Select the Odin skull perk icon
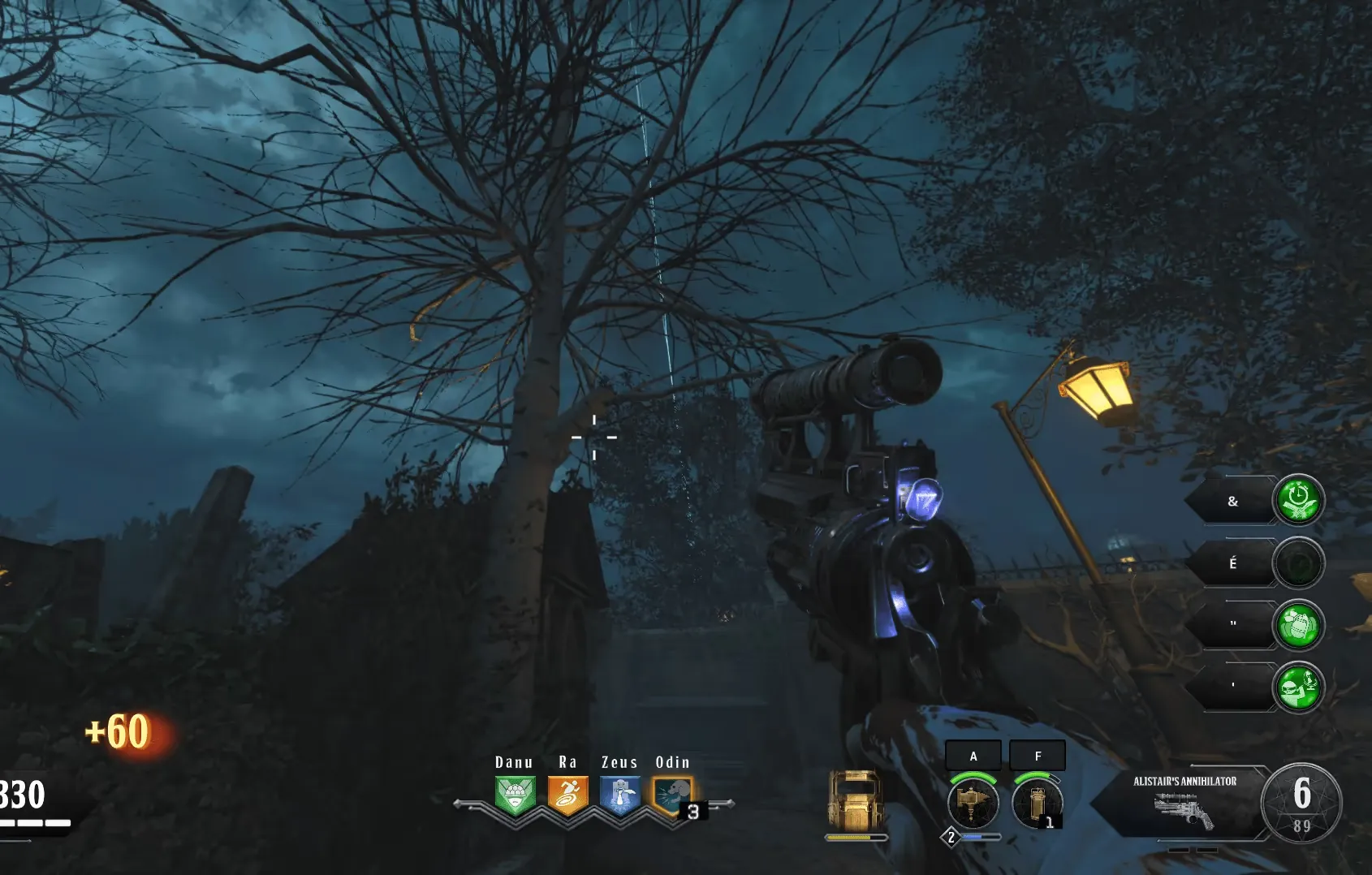 click(x=672, y=795)
